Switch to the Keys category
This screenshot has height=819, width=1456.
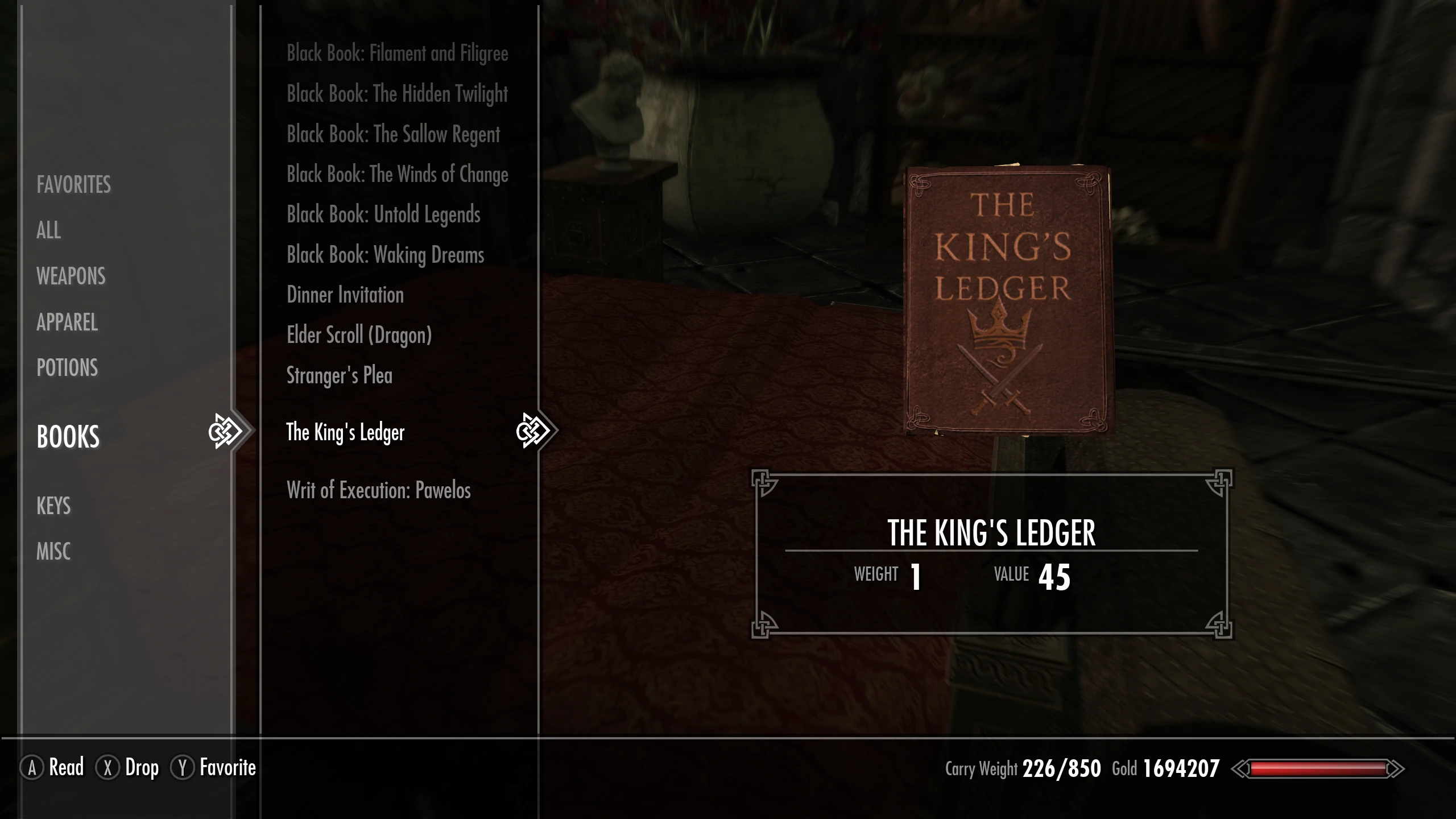(53, 506)
